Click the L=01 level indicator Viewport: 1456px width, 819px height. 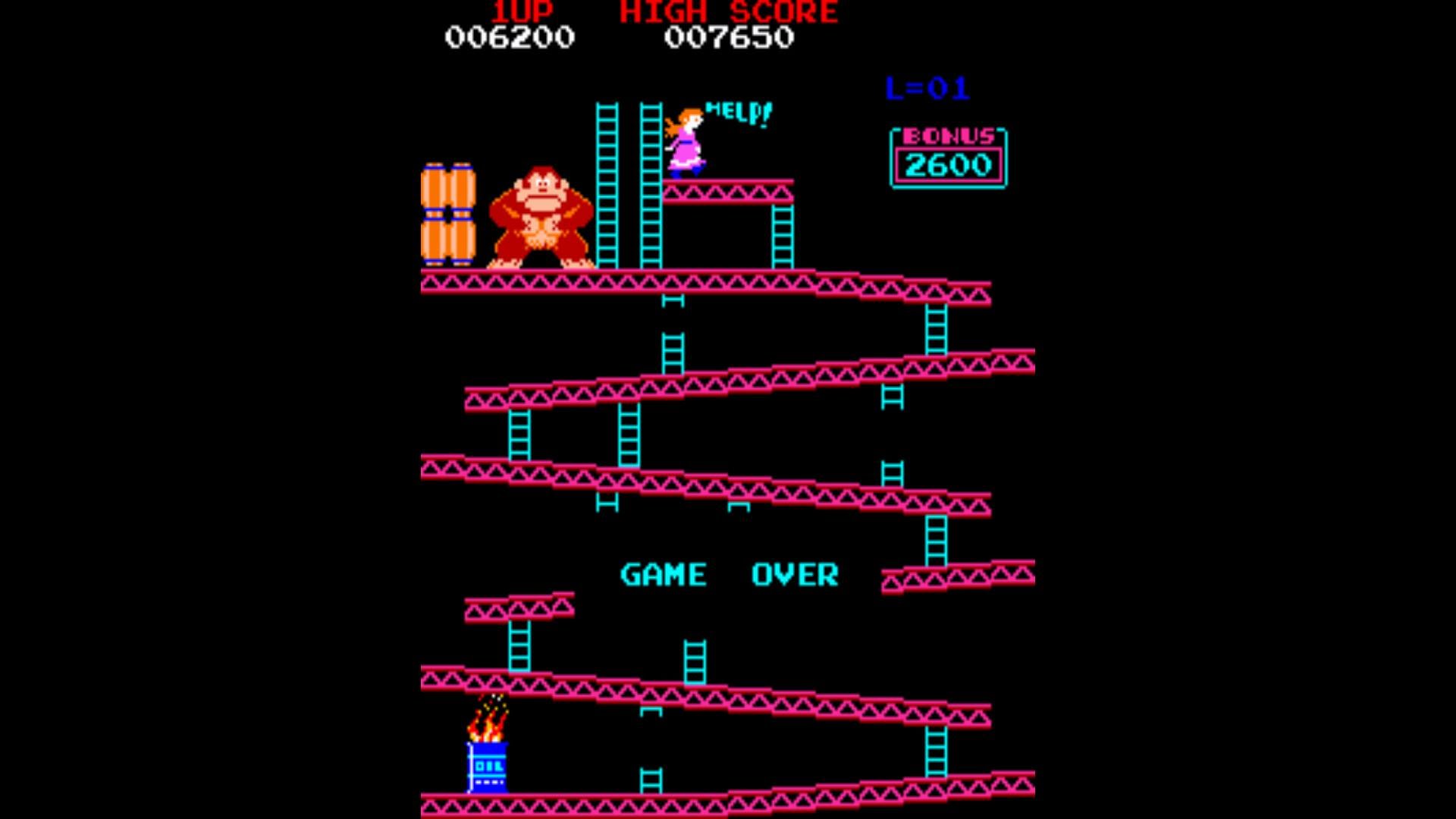pos(927,86)
